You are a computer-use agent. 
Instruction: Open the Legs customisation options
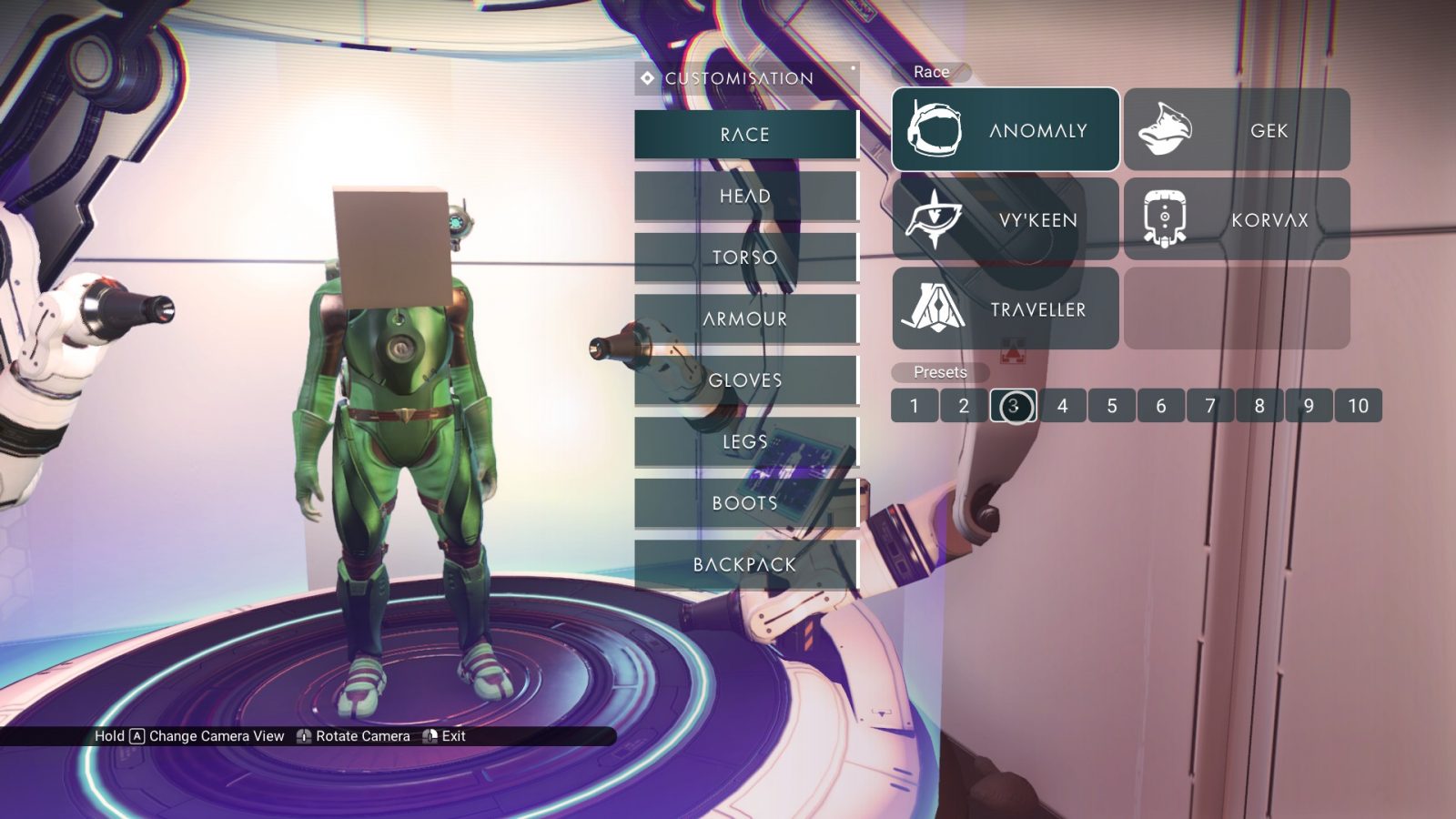[745, 441]
